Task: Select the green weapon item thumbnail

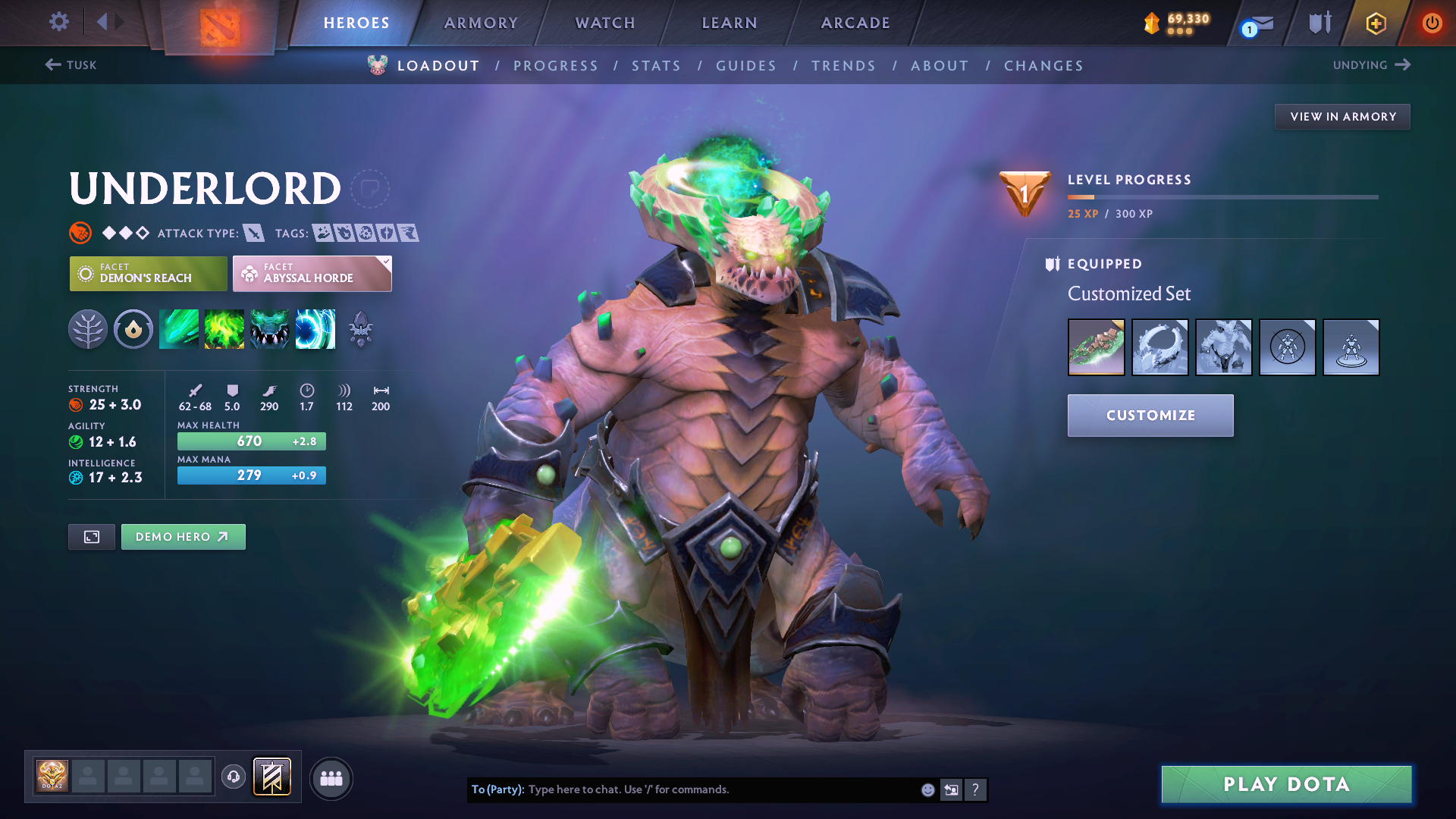Action: 1096,347
